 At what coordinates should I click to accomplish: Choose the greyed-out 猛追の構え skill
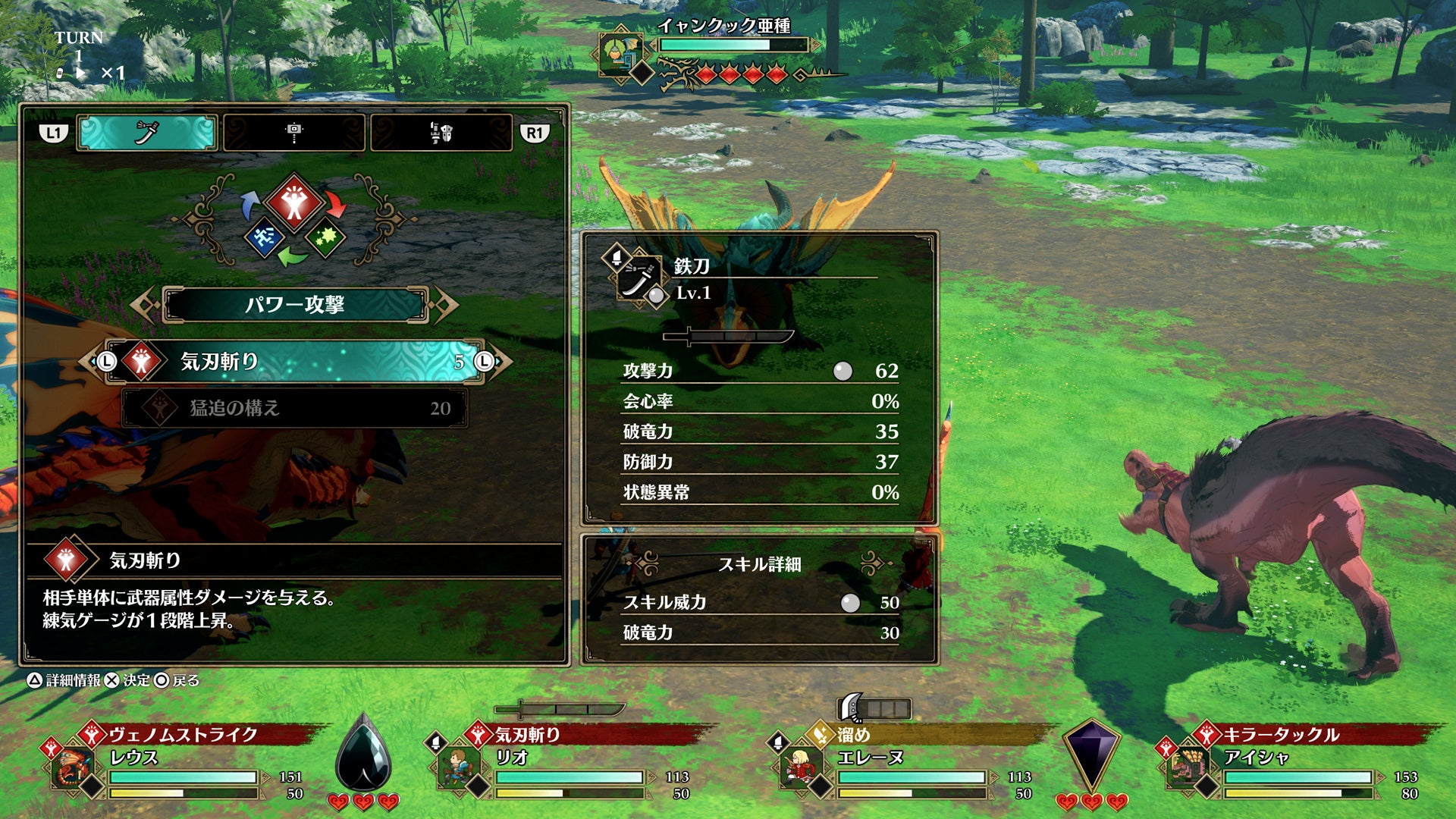click(x=294, y=408)
